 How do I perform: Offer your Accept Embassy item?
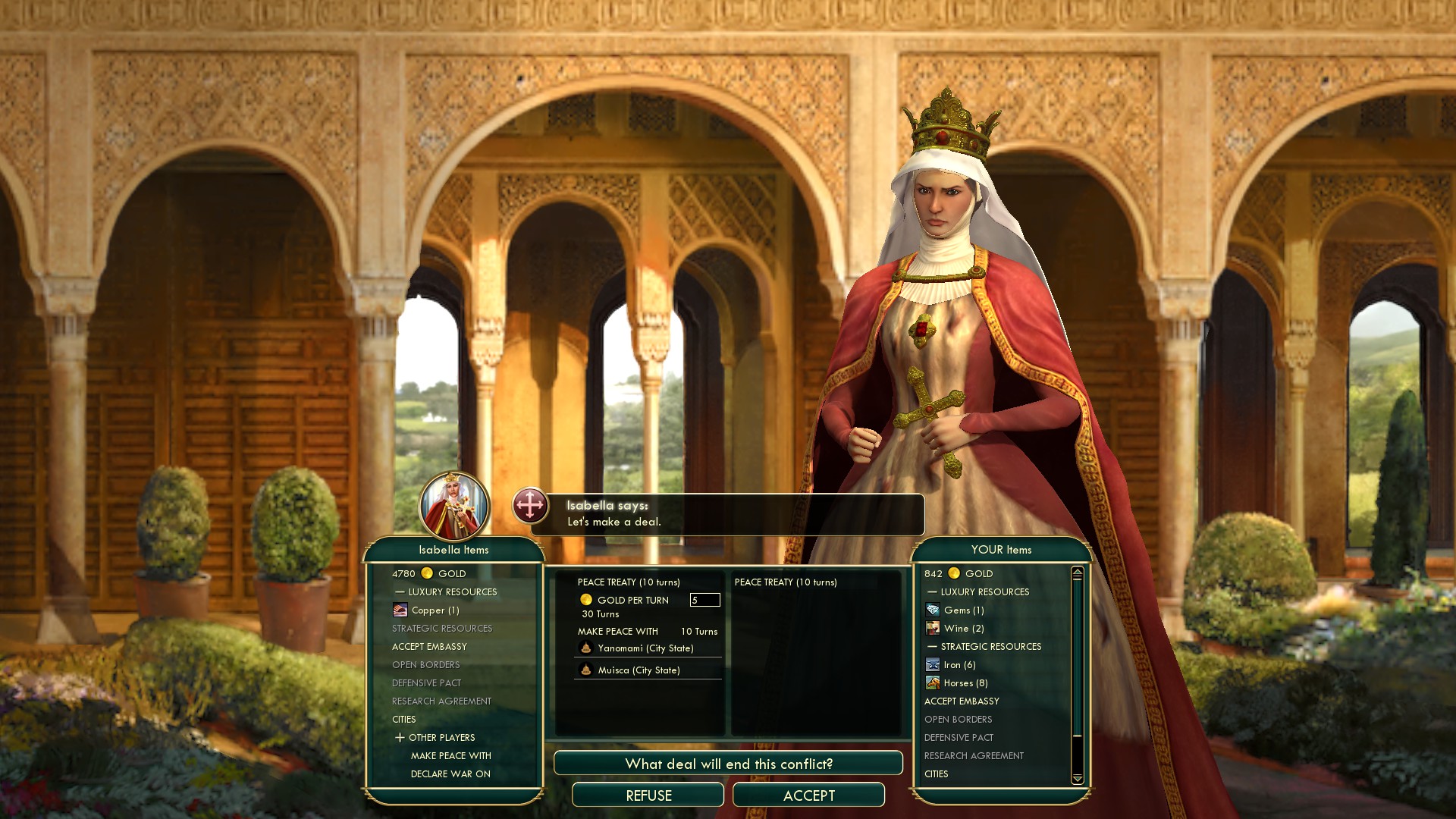(962, 701)
